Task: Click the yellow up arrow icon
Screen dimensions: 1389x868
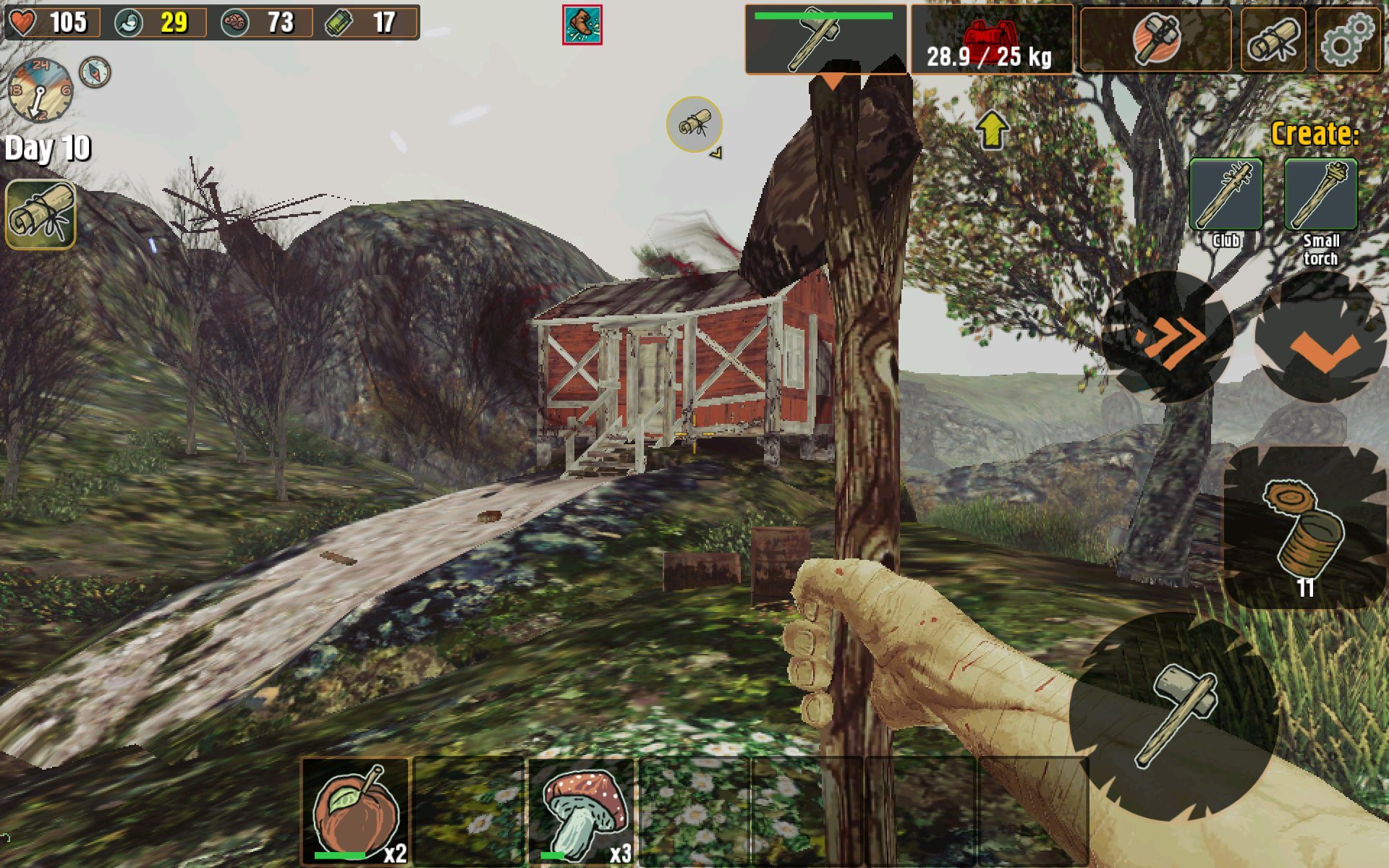Action: [992, 130]
